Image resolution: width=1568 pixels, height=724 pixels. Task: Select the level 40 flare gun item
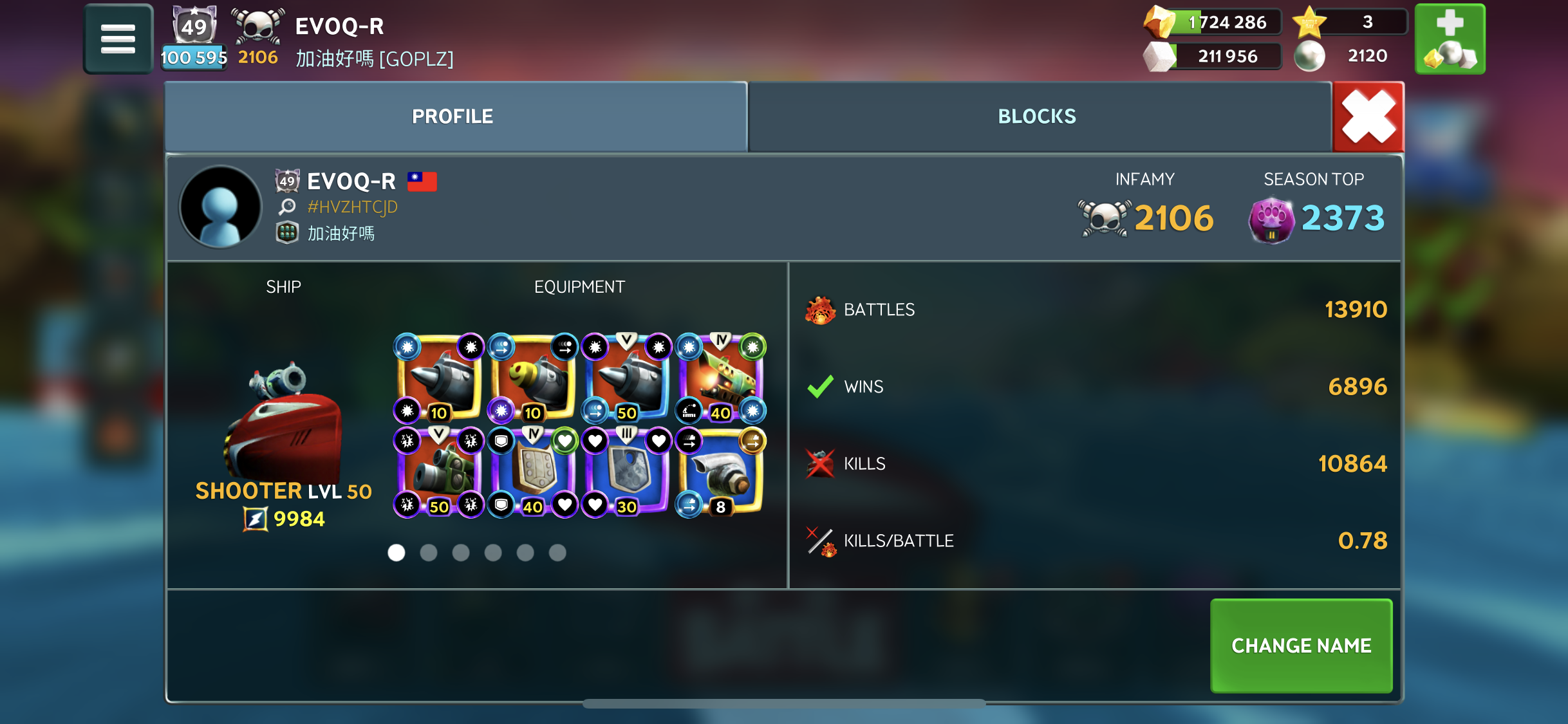721,378
